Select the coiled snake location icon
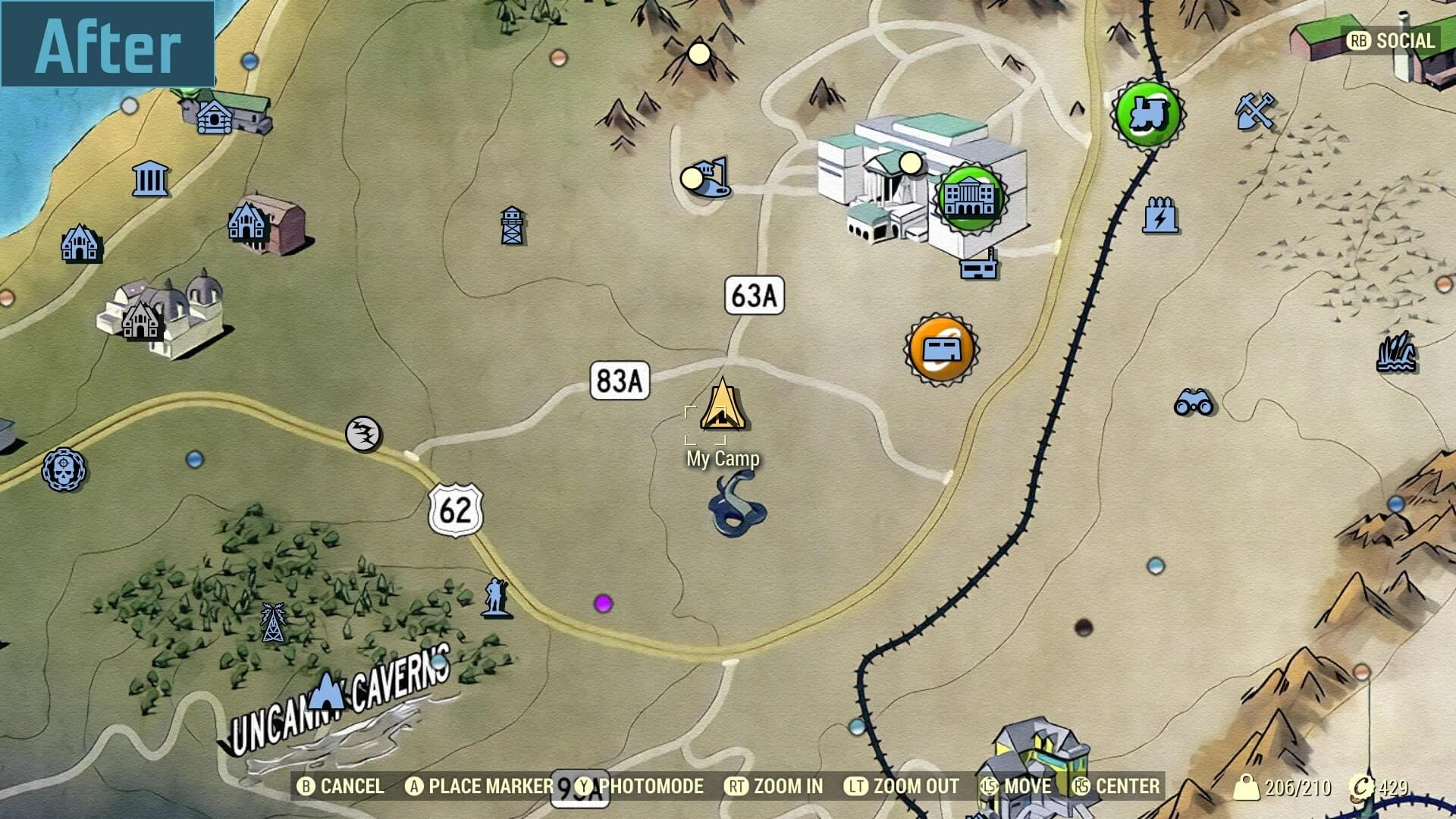The image size is (1456, 819). 736,504
